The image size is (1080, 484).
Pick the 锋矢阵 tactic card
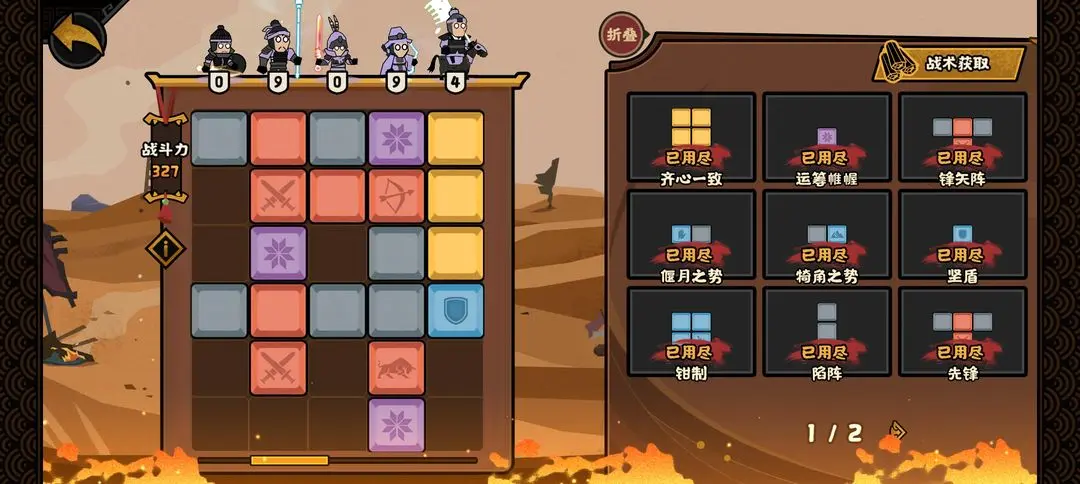pos(962,138)
